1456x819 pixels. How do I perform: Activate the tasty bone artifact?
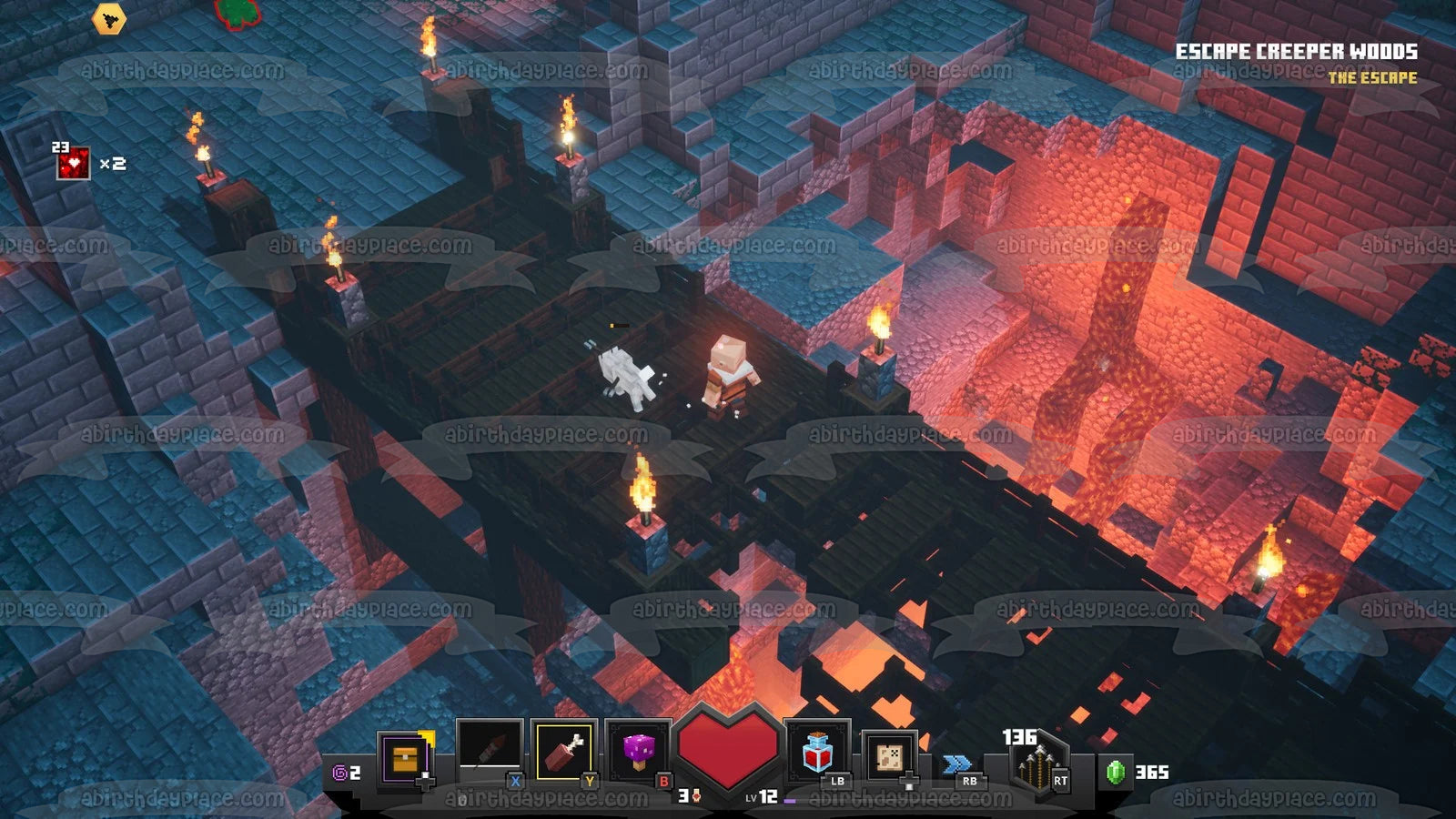coord(564,752)
